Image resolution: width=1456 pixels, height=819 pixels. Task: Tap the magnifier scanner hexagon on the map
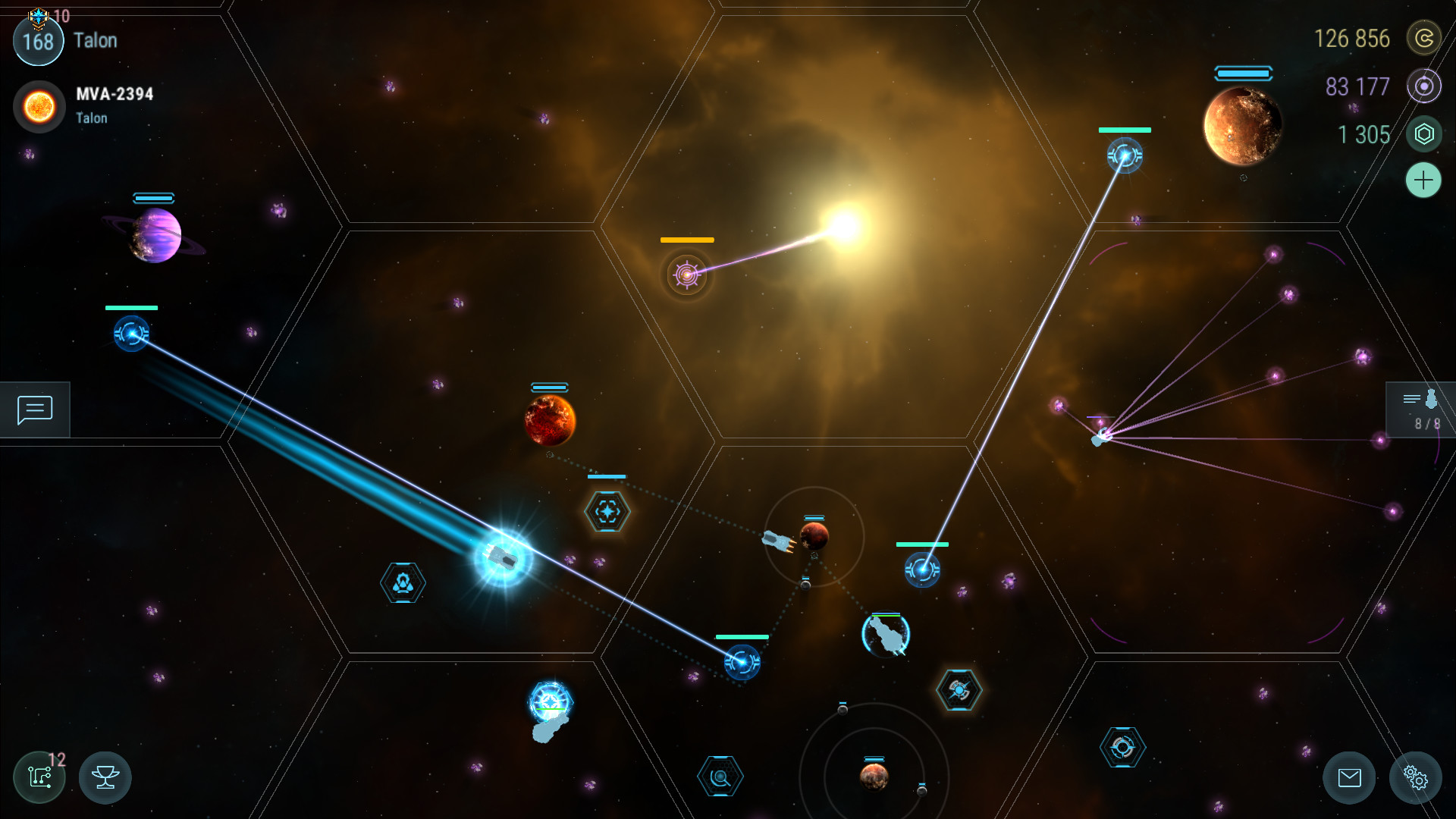pos(721,775)
